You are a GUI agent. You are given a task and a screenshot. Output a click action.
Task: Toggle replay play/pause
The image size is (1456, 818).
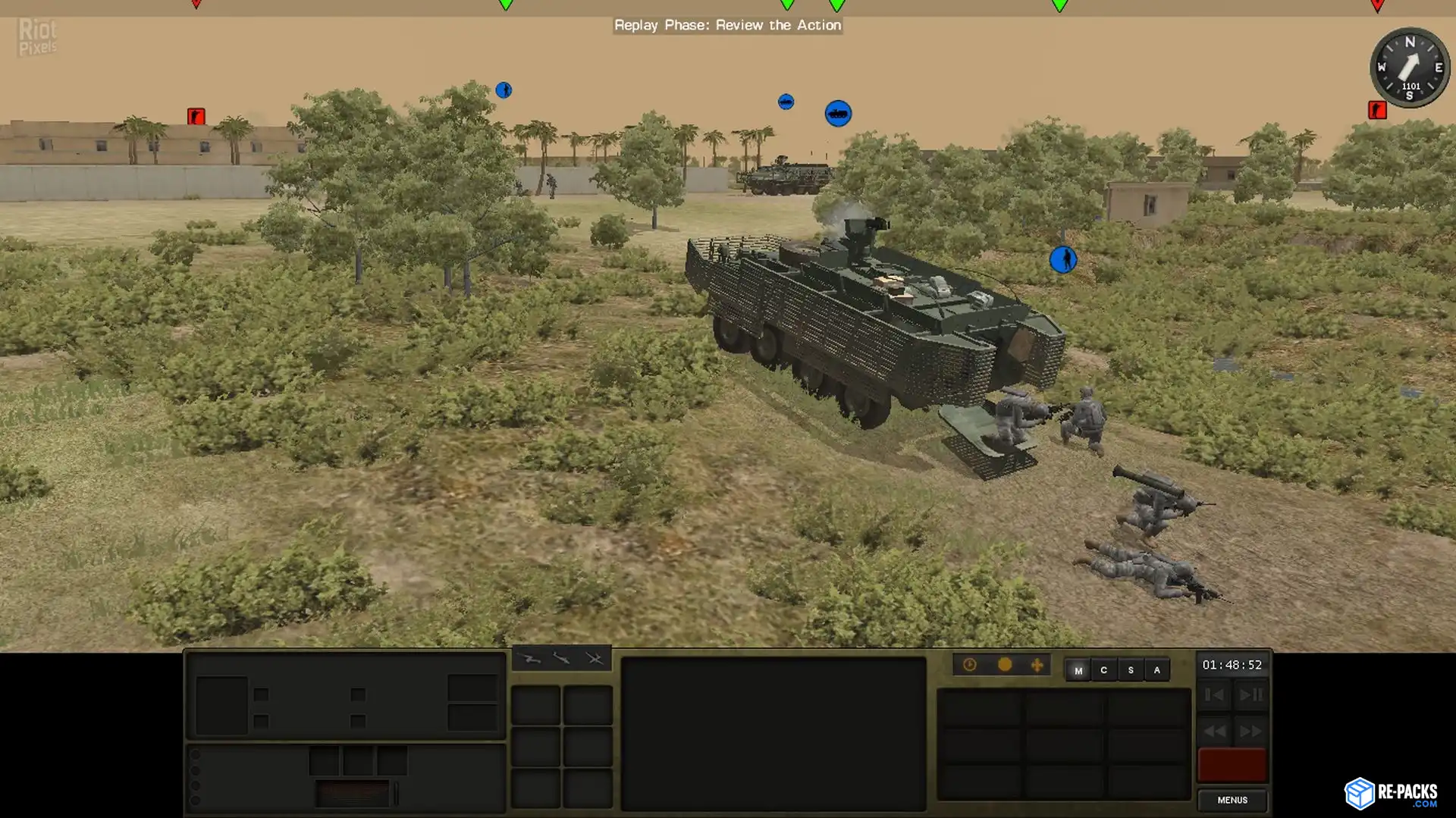coord(1251,694)
